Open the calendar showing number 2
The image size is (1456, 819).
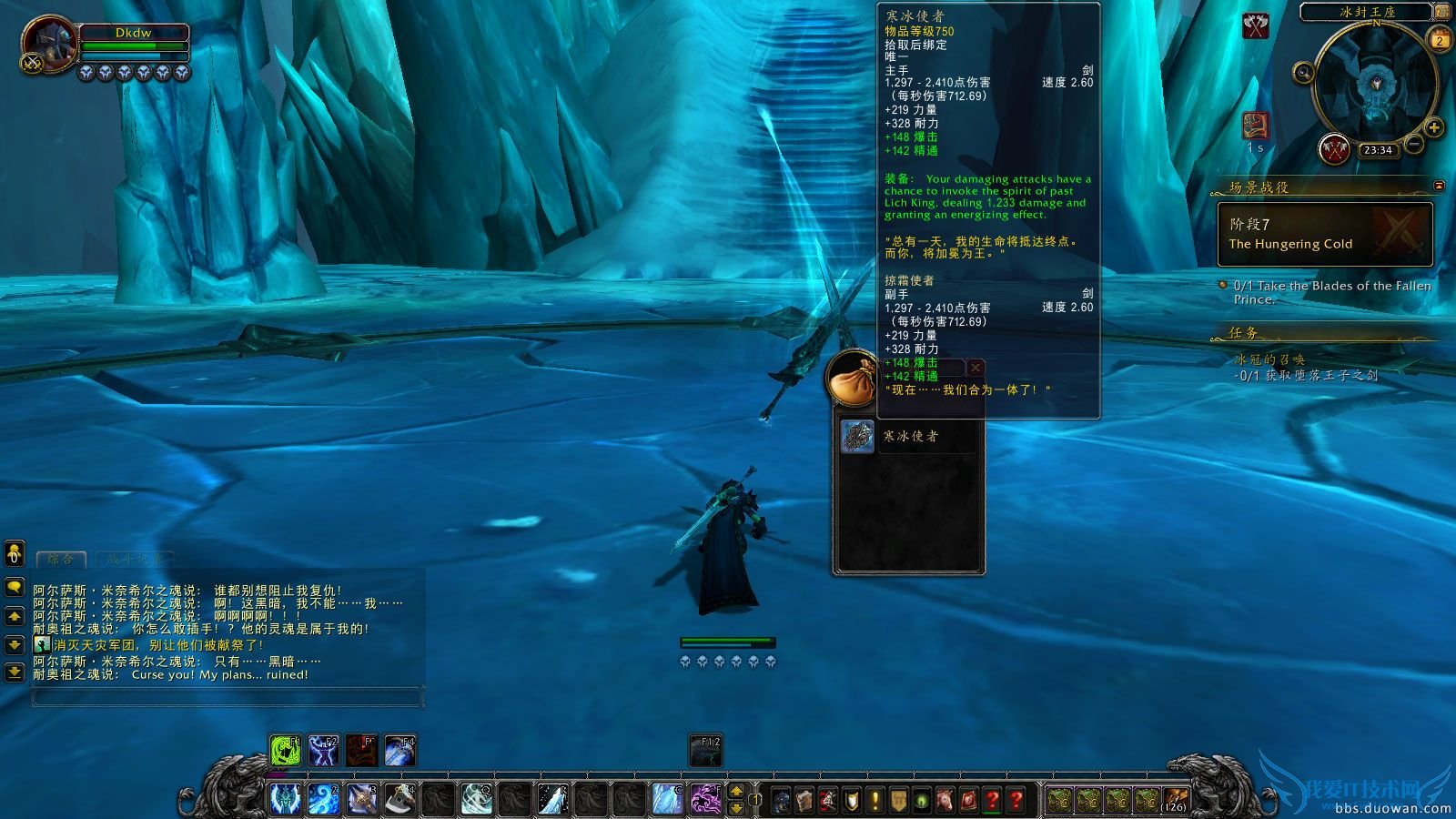(1440, 41)
